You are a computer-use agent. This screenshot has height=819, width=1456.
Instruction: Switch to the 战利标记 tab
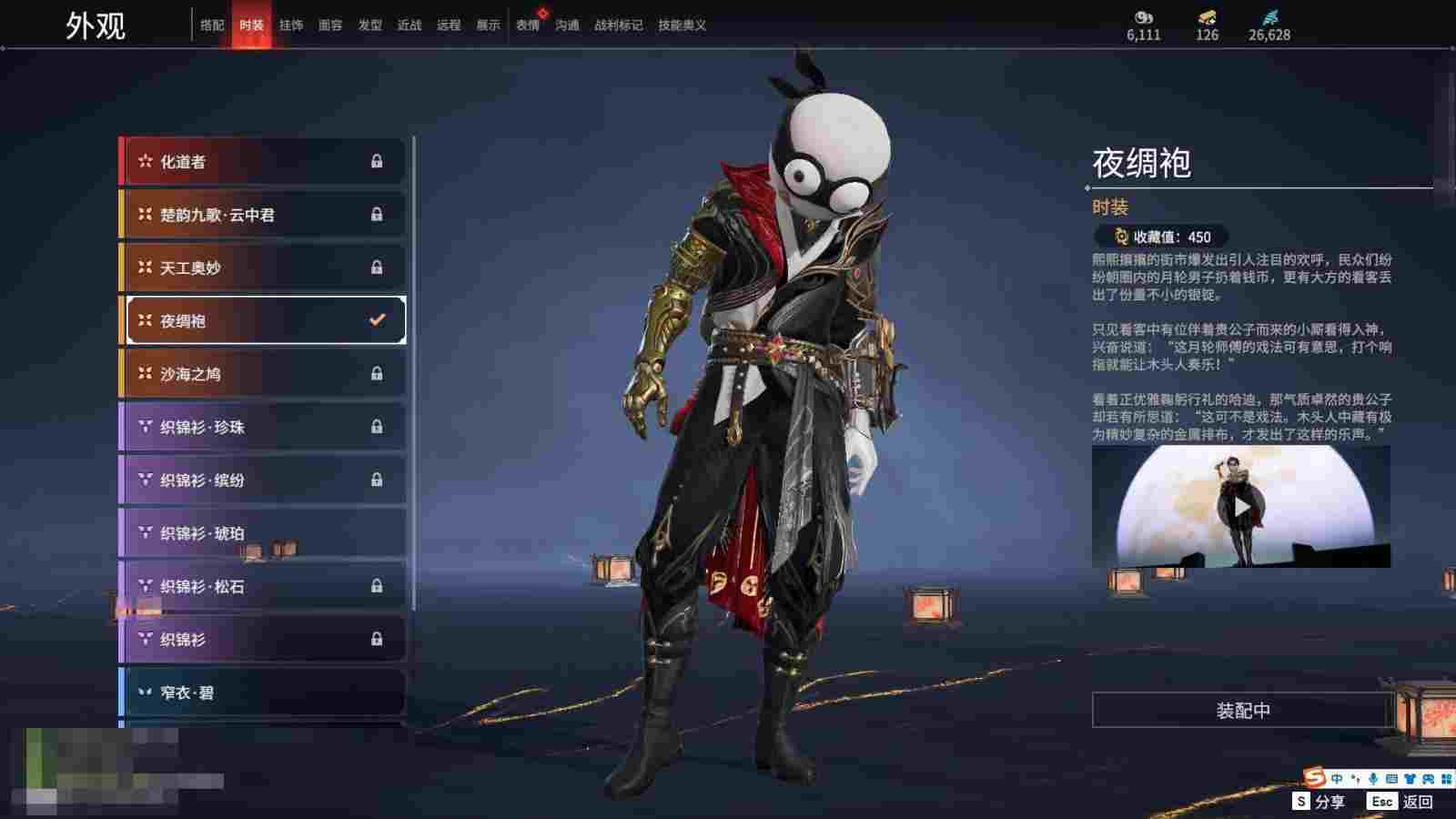(x=618, y=25)
